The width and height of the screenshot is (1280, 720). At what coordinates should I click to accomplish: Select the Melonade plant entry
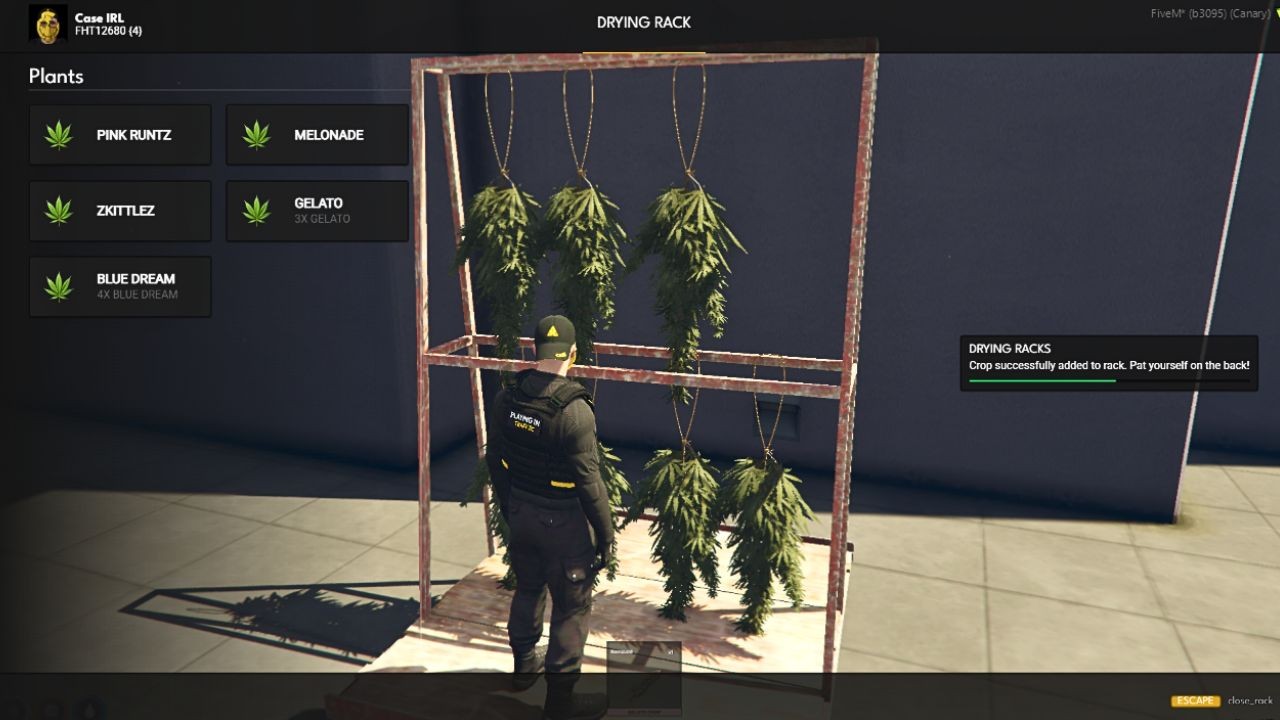317,134
